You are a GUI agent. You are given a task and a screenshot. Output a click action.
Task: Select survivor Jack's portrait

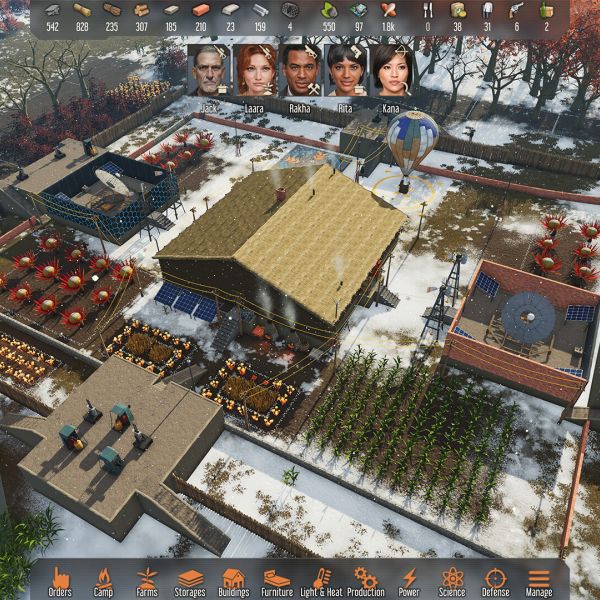coord(208,69)
